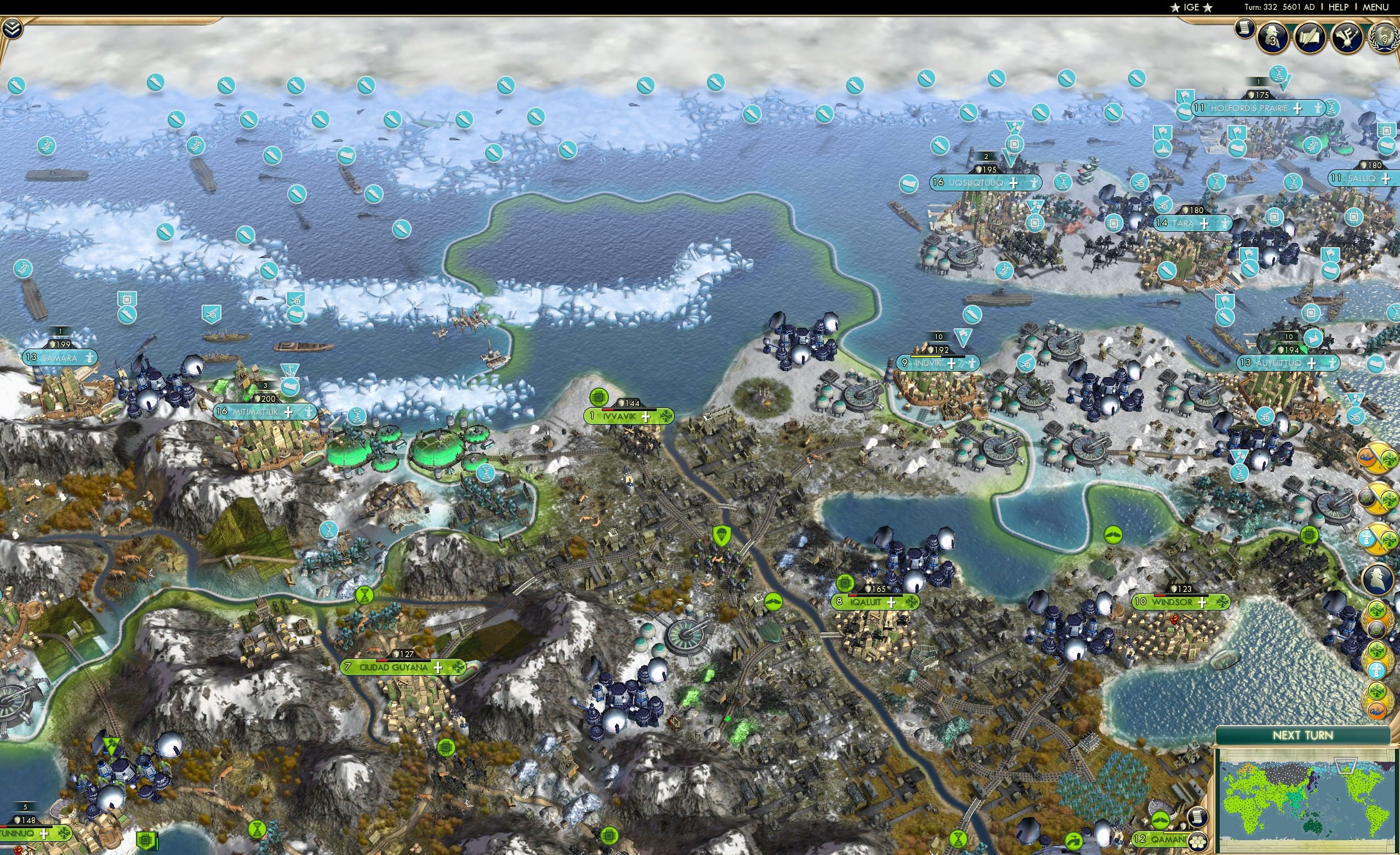
Task: Click a peace treaty laurel notification
Action: coord(1378,619)
